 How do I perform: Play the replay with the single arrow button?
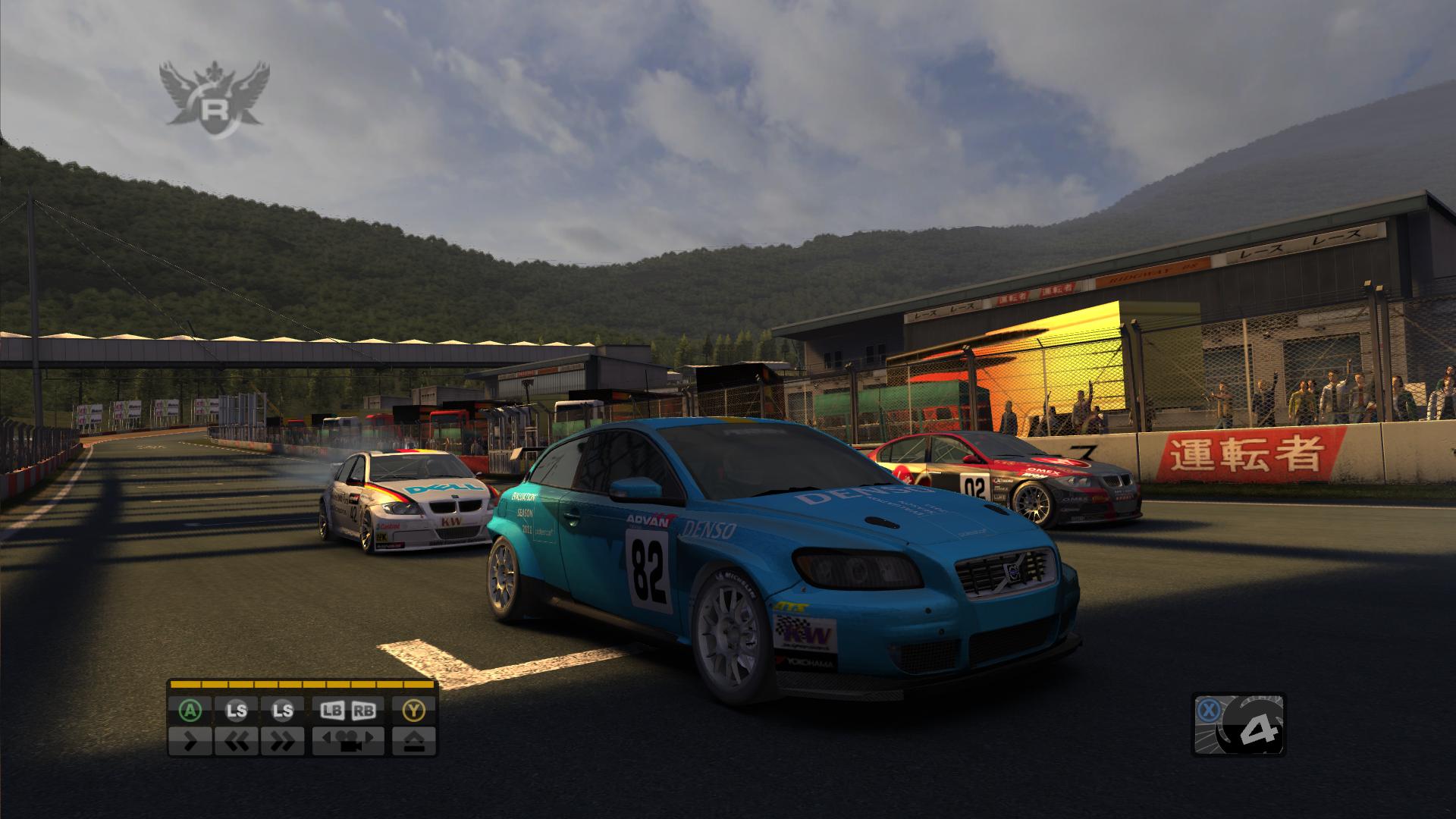coord(191,740)
